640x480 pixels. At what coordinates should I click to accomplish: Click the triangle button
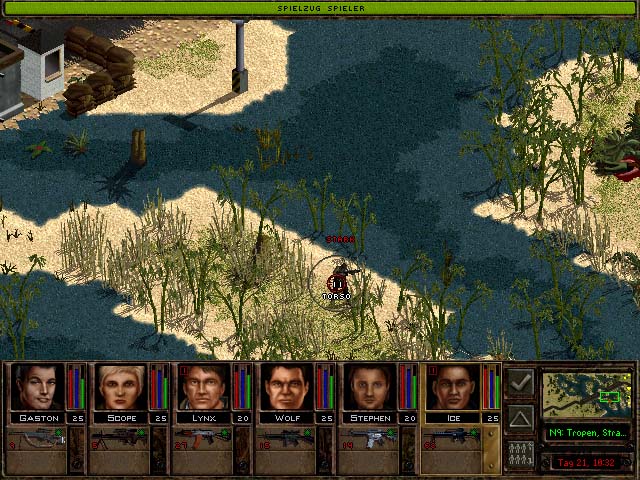pyautogui.click(x=520, y=417)
